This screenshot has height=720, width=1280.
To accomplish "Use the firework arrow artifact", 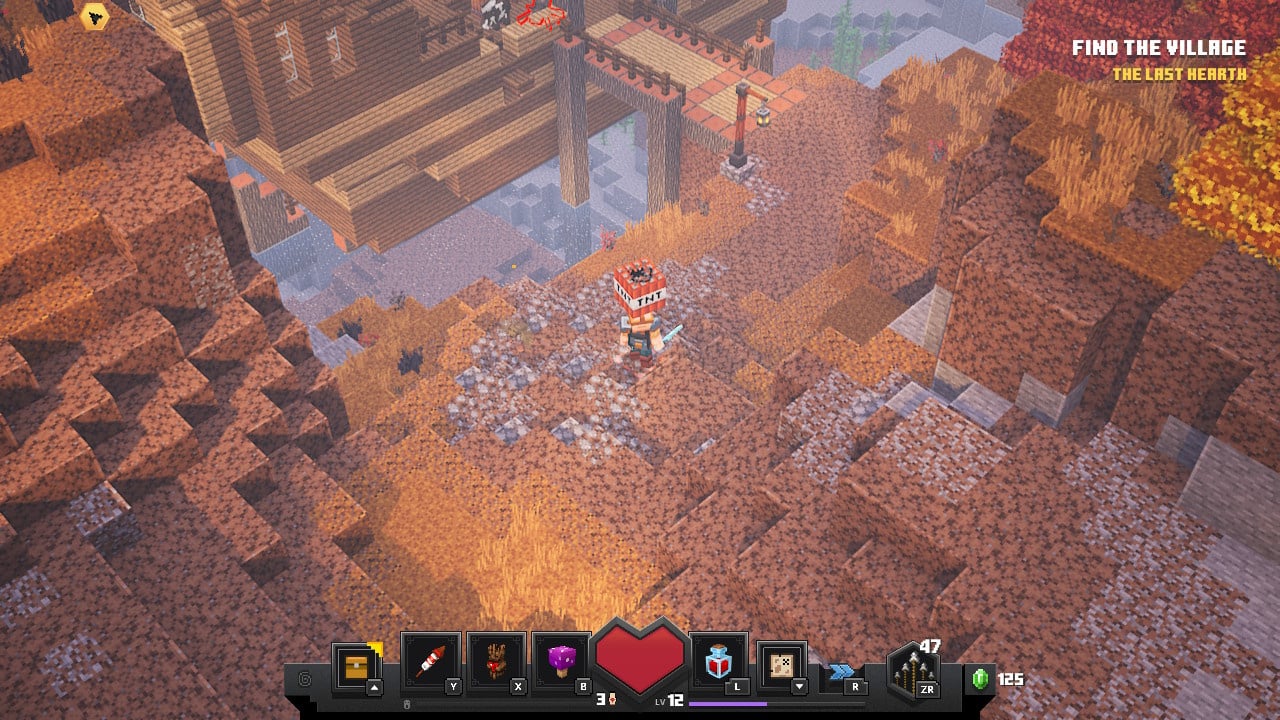I will pyautogui.click(x=430, y=662).
